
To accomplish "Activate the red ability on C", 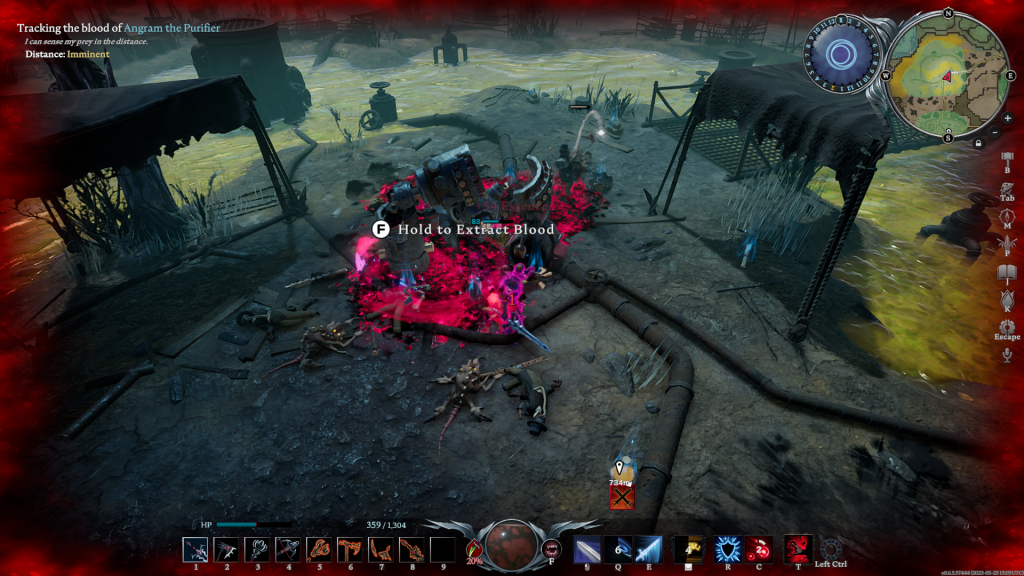I will click(x=757, y=549).
